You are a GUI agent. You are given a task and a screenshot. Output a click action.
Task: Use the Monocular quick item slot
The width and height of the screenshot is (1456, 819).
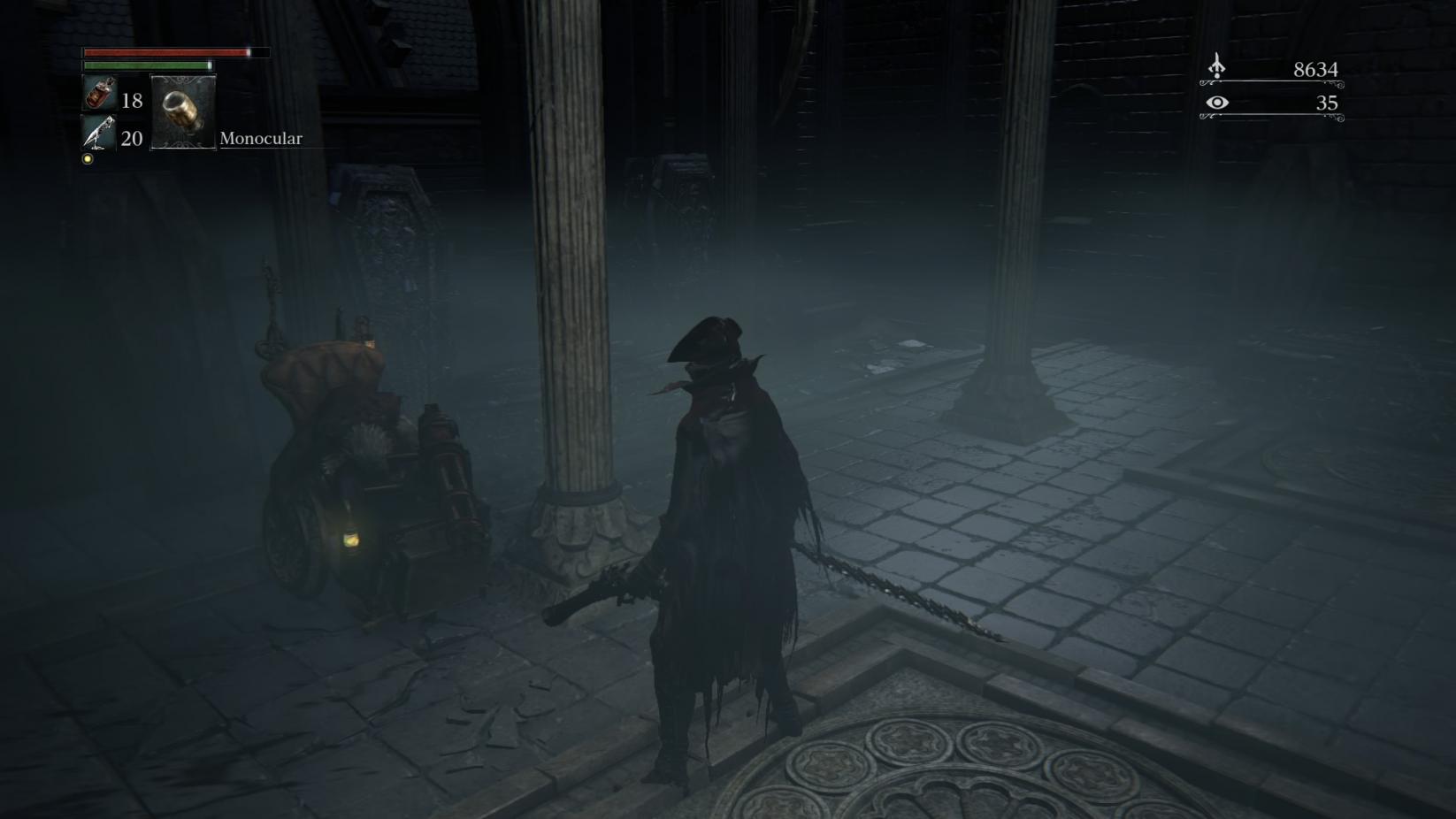pyautogui.click(x=183, y=112)
